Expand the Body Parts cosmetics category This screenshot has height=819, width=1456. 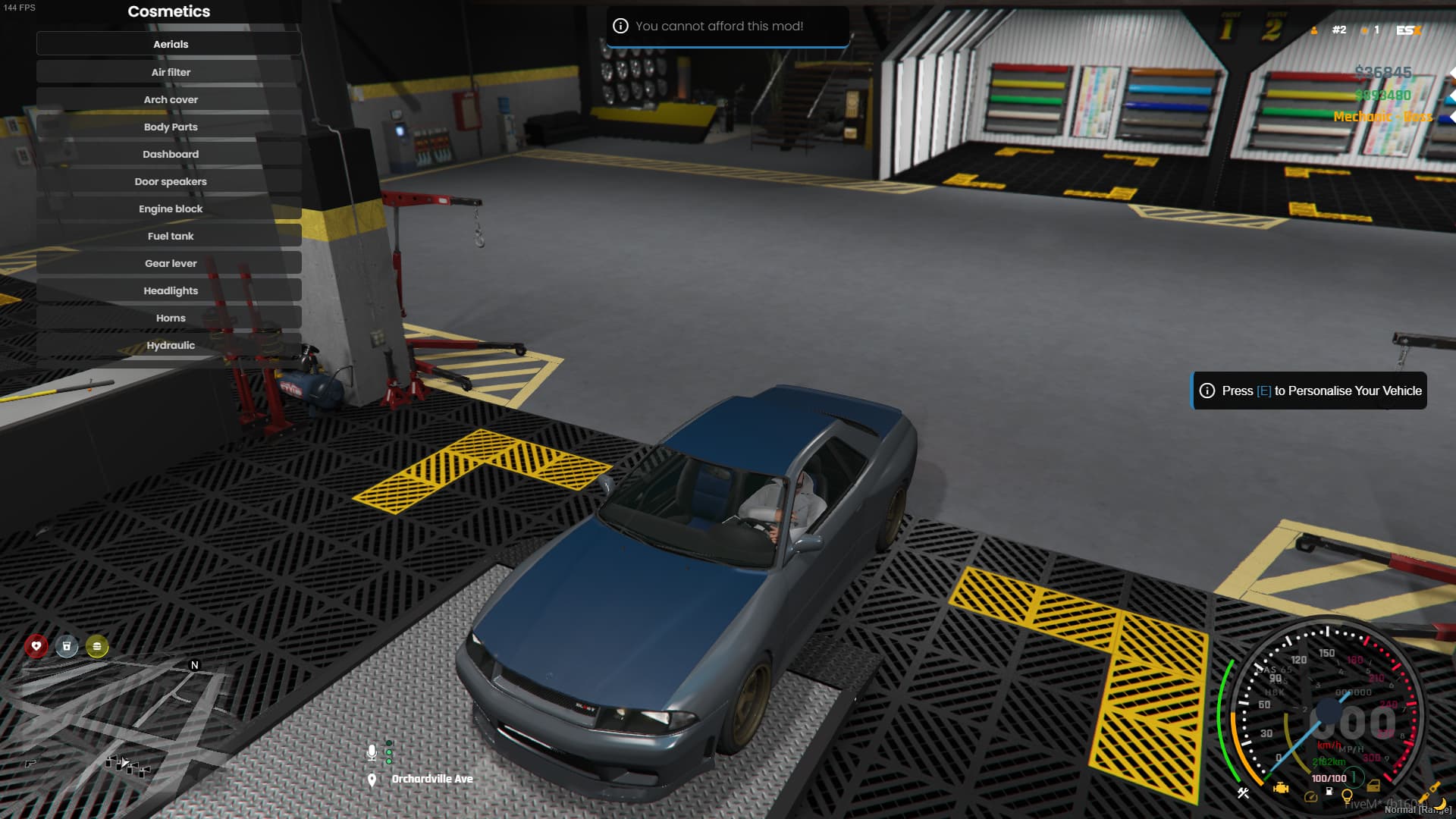(x=170, y=127)
